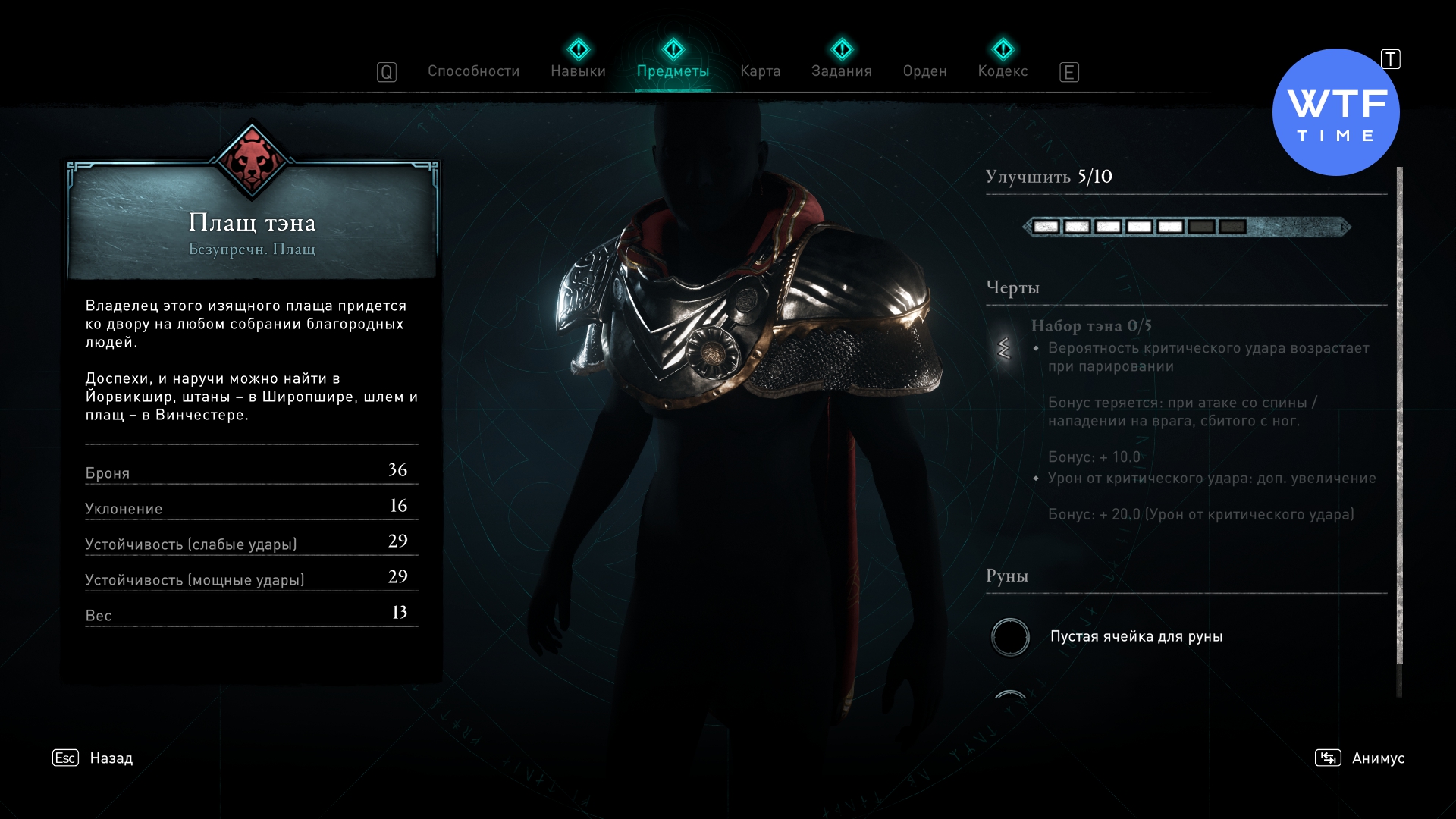Select the Предметы tab
Screen dimensions: 1456x819
click(x=673, y=71)
